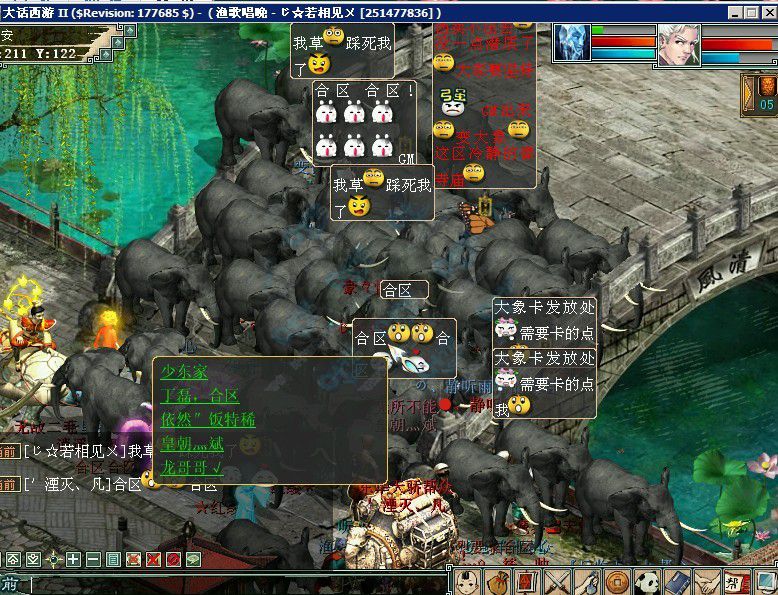The width and height of the screenshot is (778, 595).
Task: Choose 少东家 in the player list
Action: pos(185,372)
